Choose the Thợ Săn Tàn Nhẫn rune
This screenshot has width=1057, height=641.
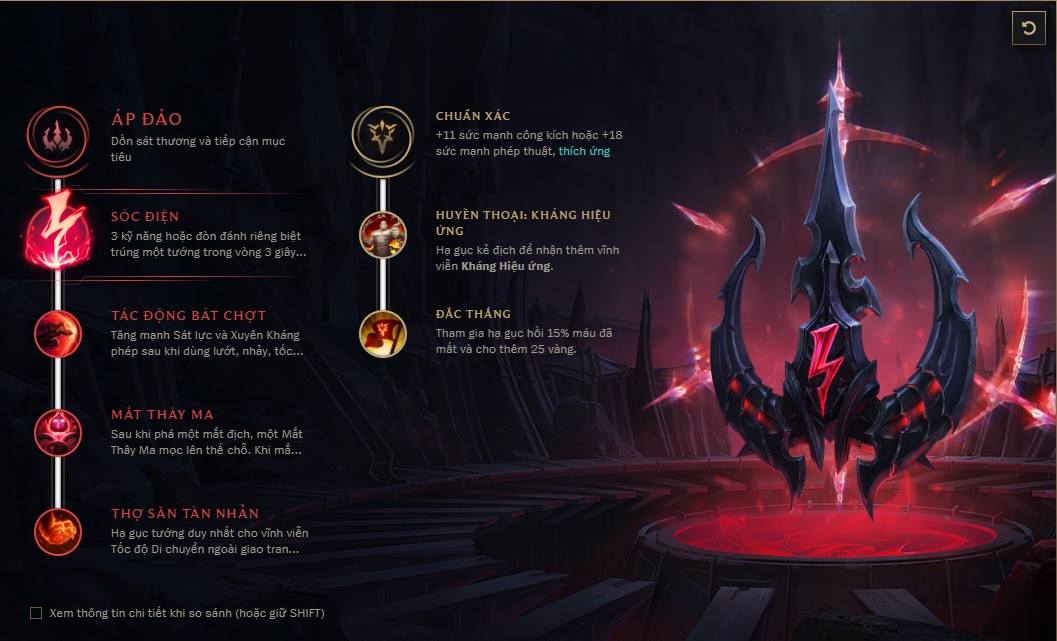tap(58, 532)
